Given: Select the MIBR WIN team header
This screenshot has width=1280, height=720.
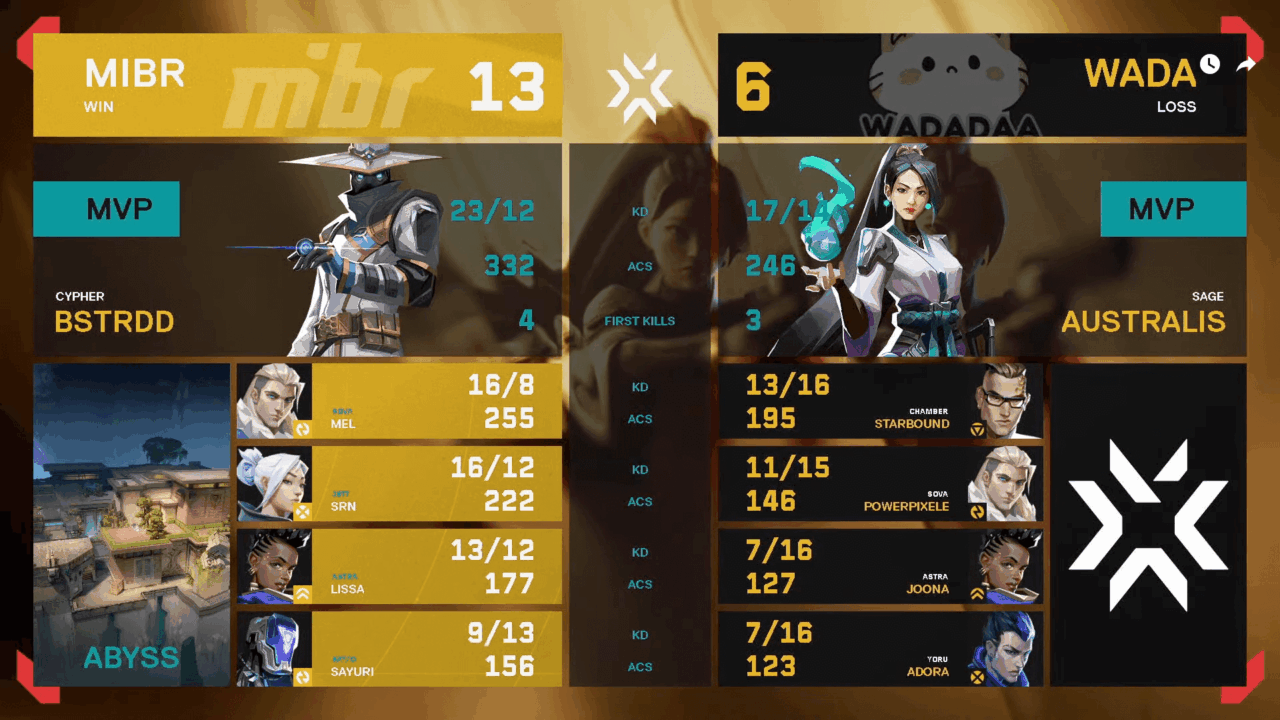Looking at the screenshot, I should pos(133,88).
